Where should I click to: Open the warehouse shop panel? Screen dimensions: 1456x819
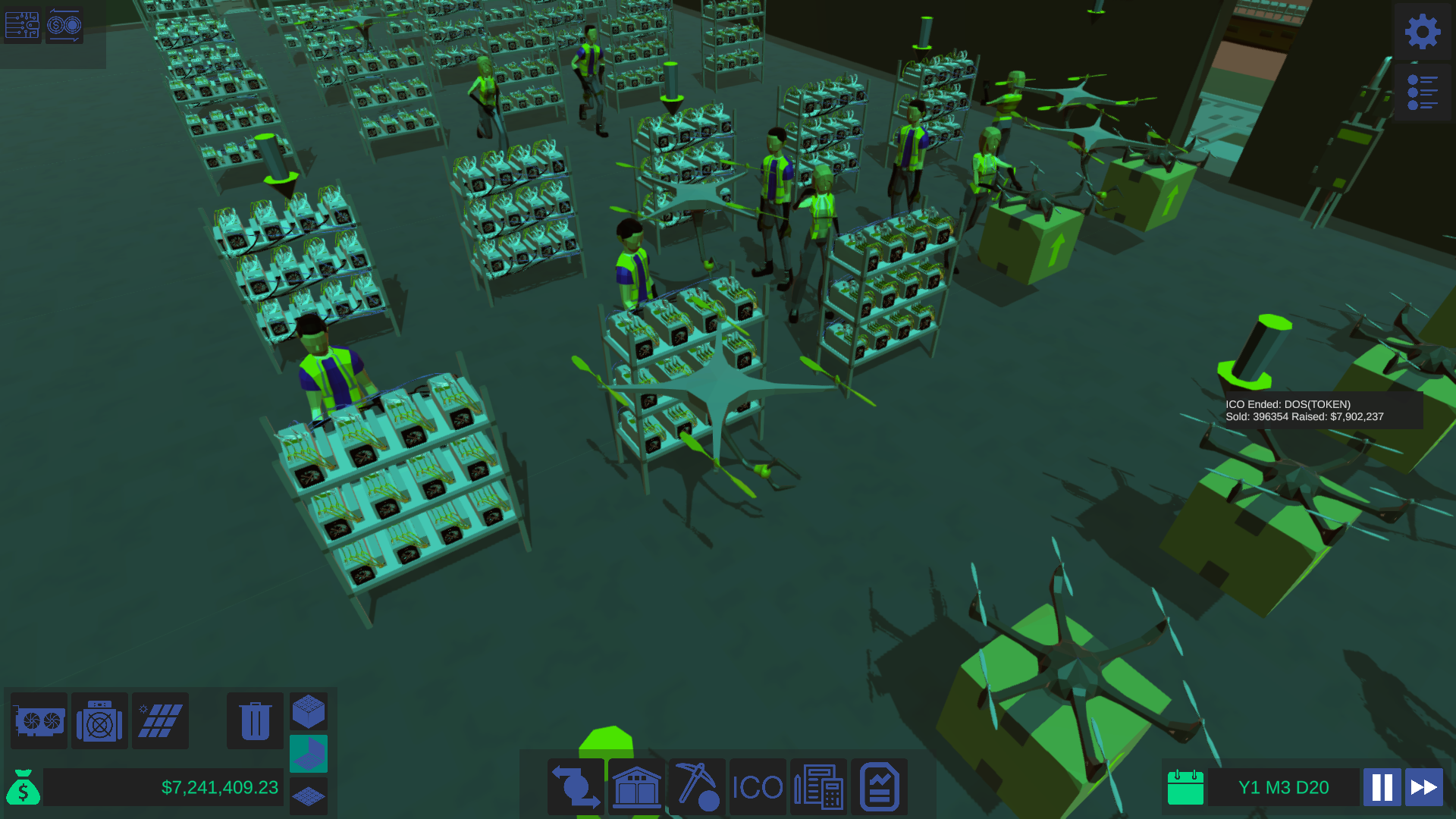pos(636,786)
